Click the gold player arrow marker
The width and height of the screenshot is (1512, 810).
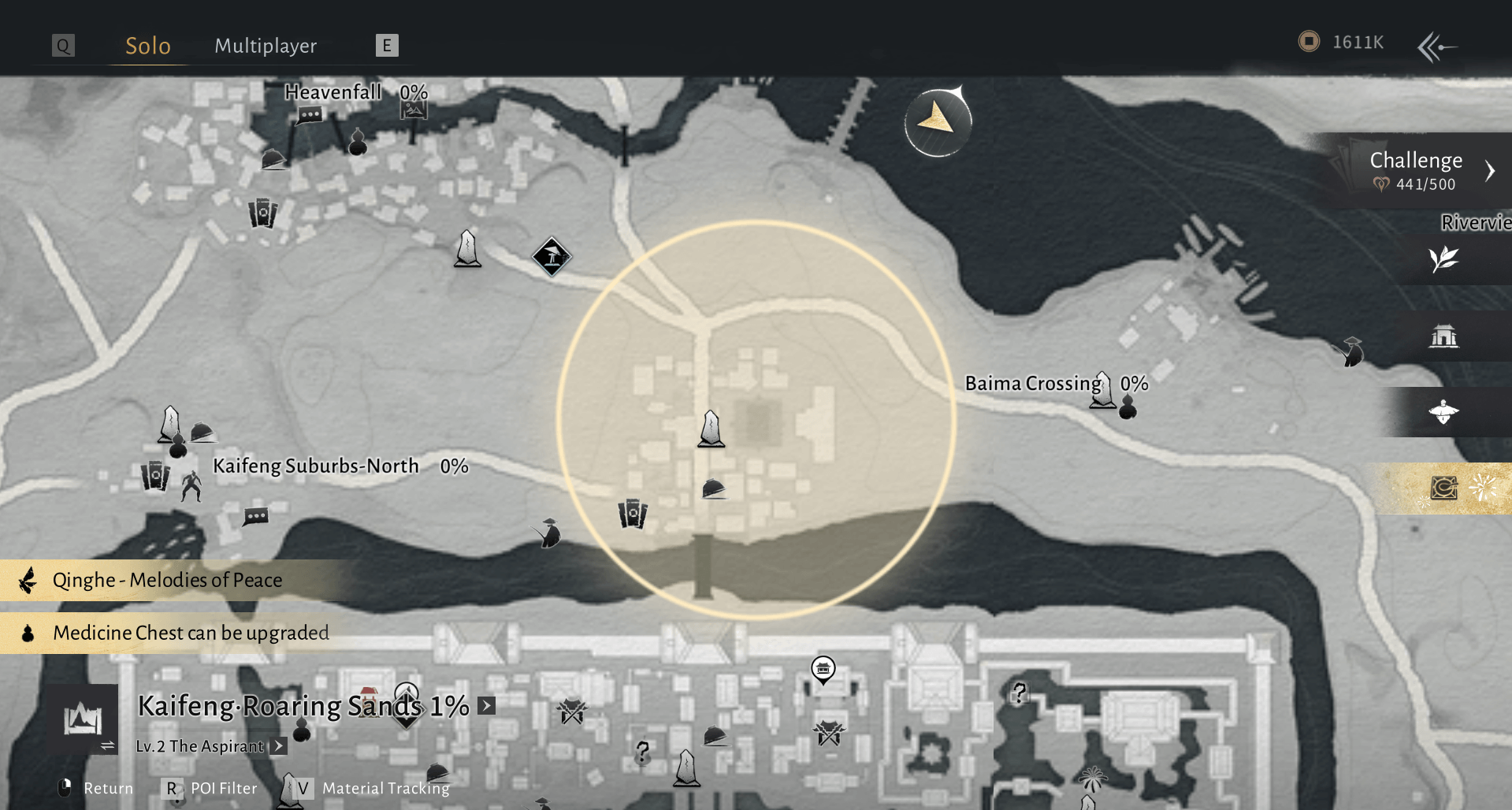(x=938, y=121)
